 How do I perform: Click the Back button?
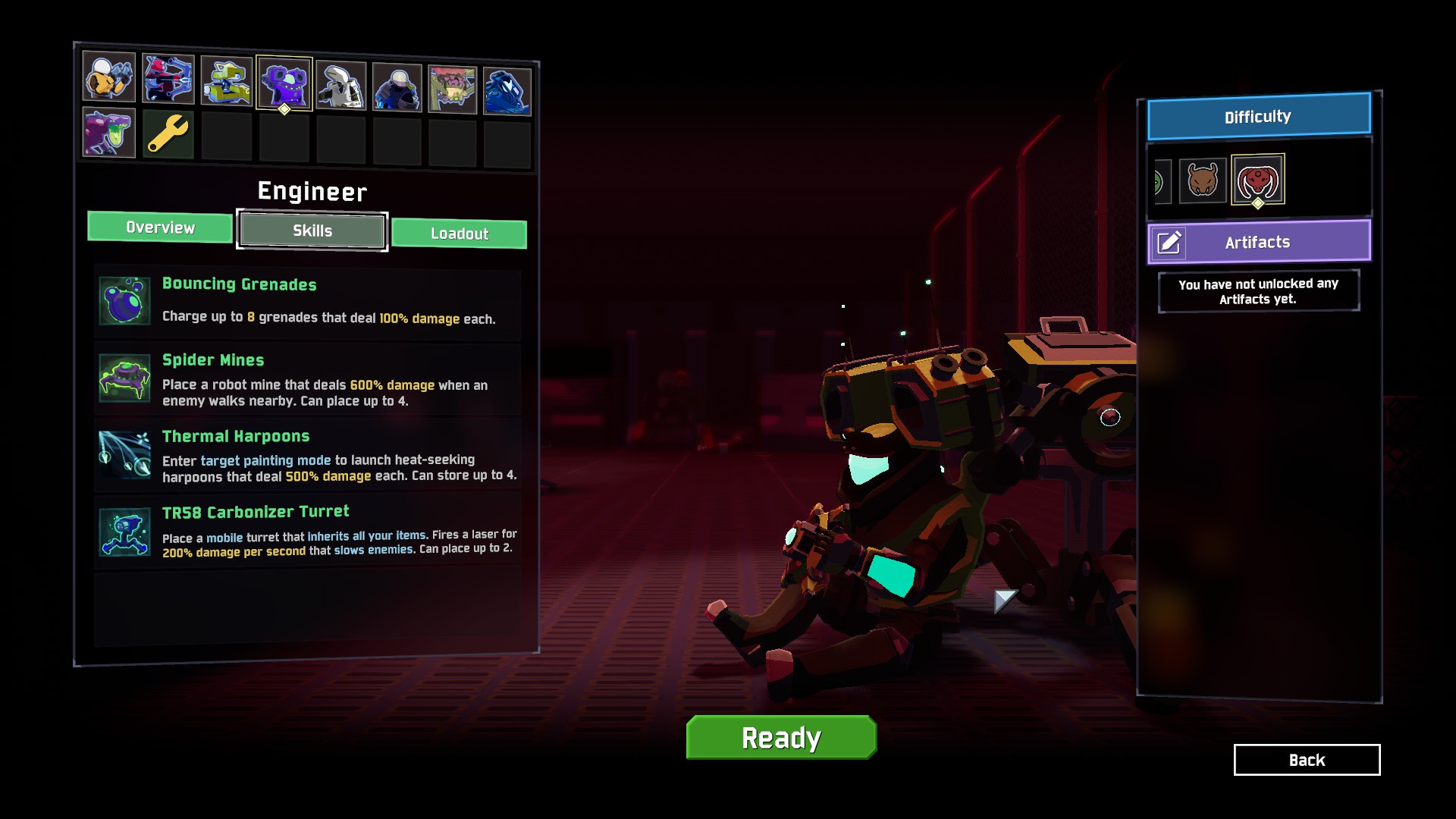tap(1306, 760)
